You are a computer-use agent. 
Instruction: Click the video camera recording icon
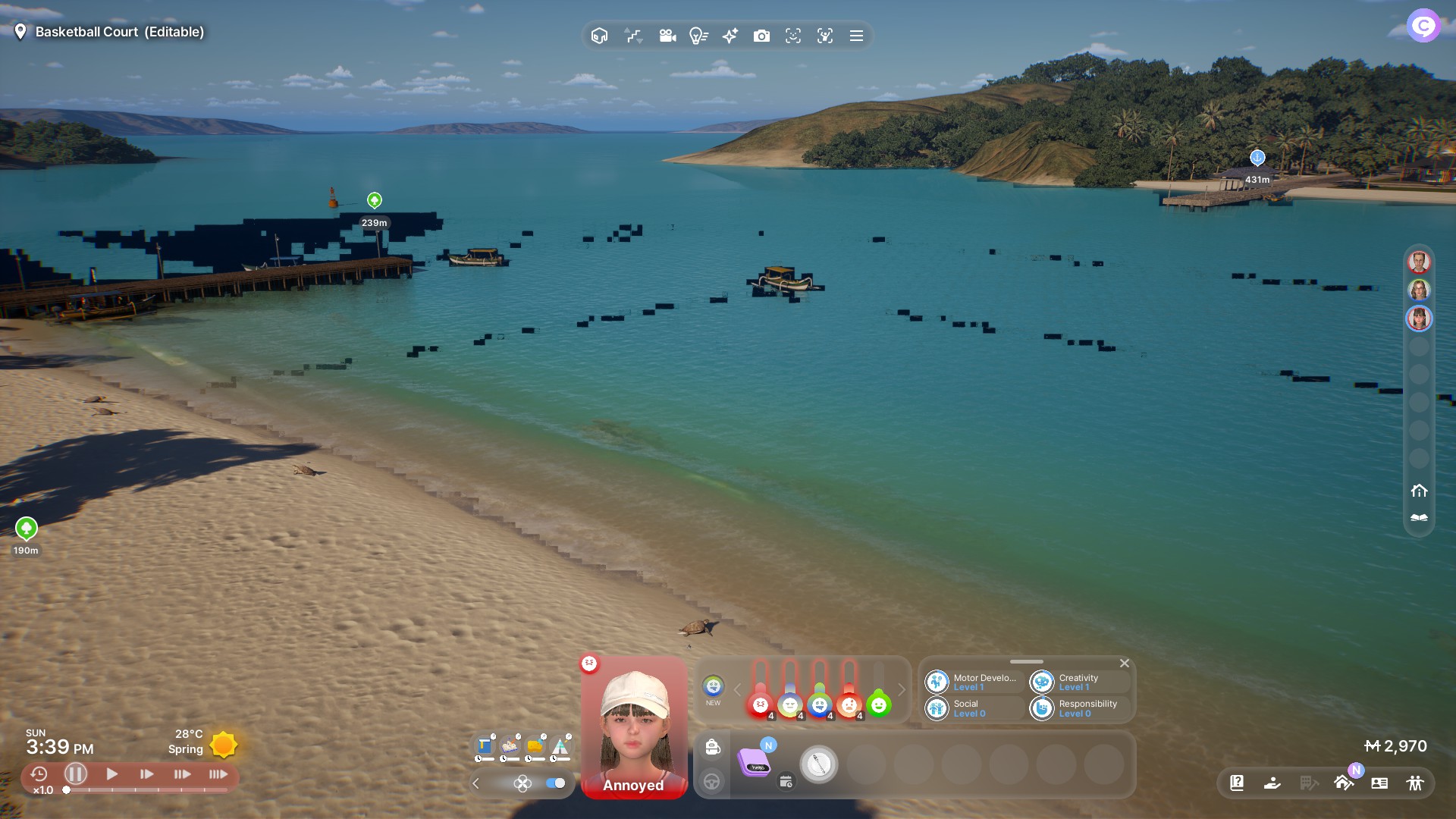point(667,36)
